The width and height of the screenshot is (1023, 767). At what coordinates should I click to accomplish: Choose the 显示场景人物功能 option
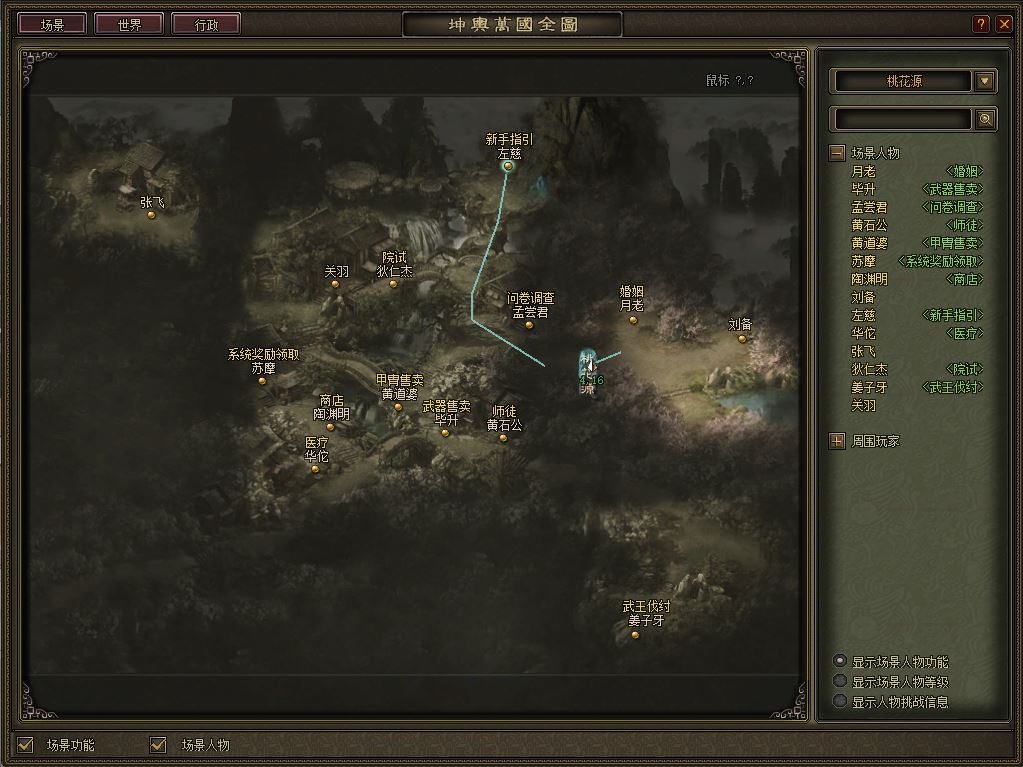840,661
